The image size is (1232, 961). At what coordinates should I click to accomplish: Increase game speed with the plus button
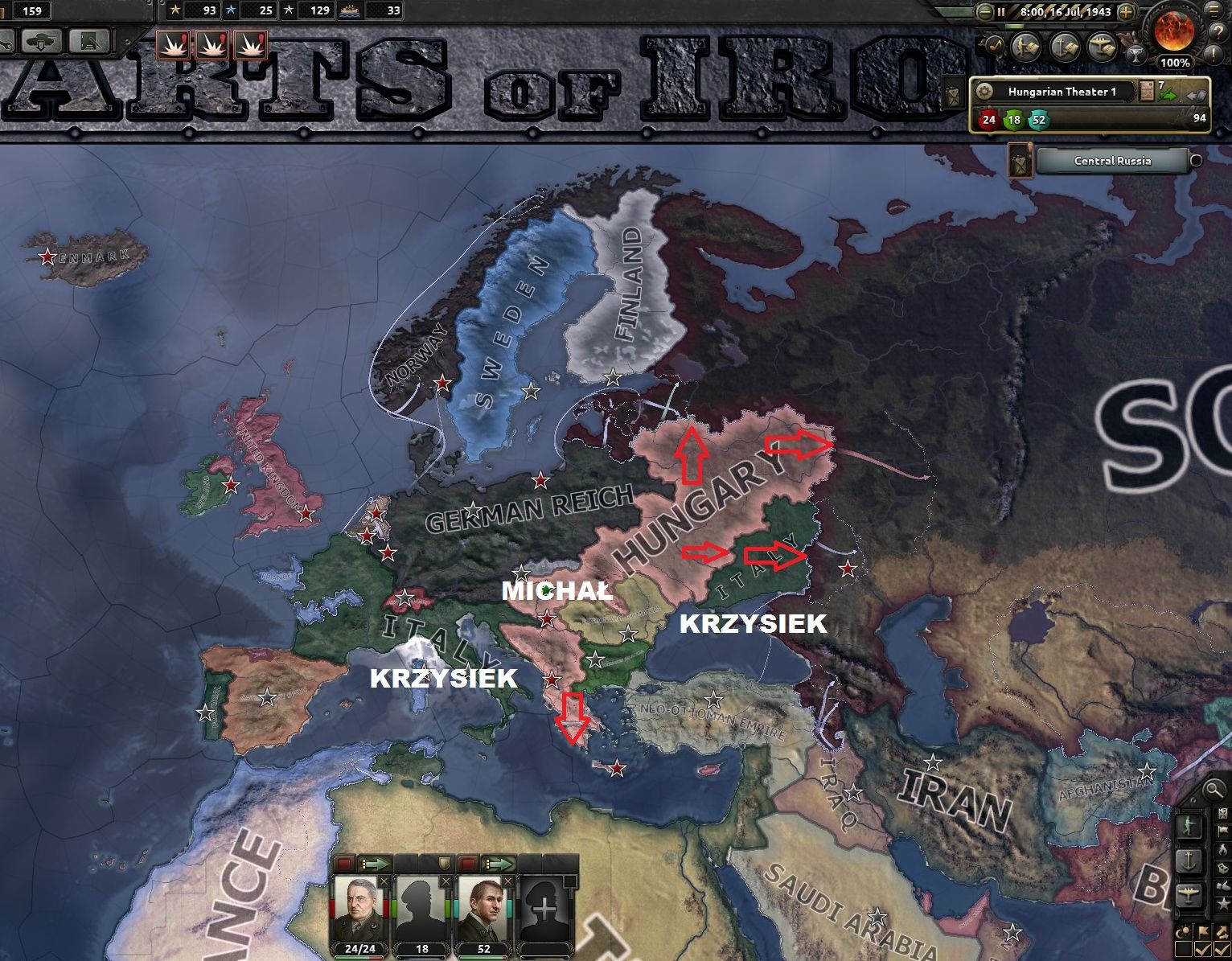coord(1127,12)
